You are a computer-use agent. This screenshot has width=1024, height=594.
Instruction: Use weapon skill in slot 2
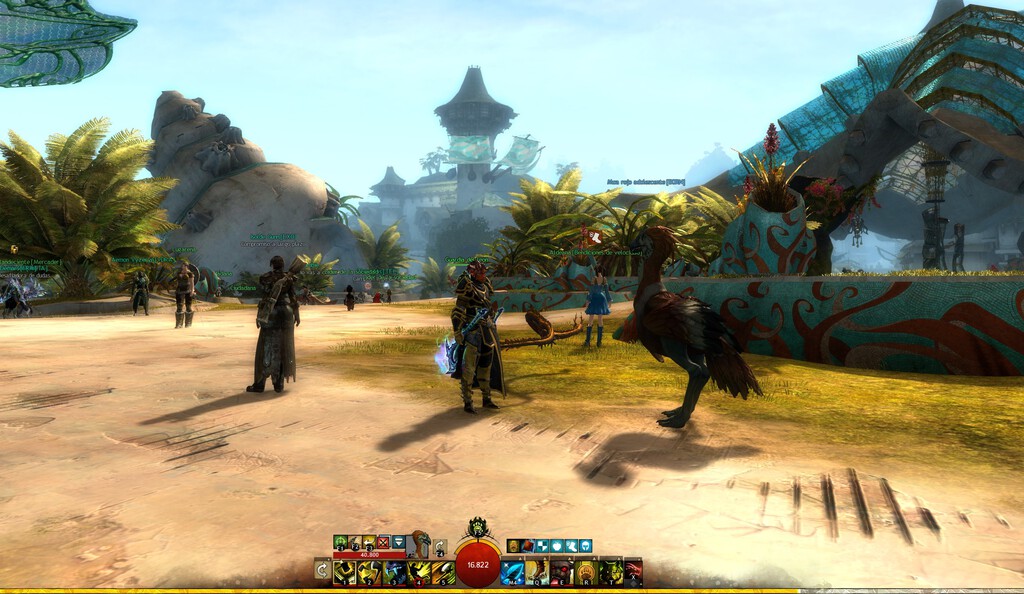click(x=370, y=572)
